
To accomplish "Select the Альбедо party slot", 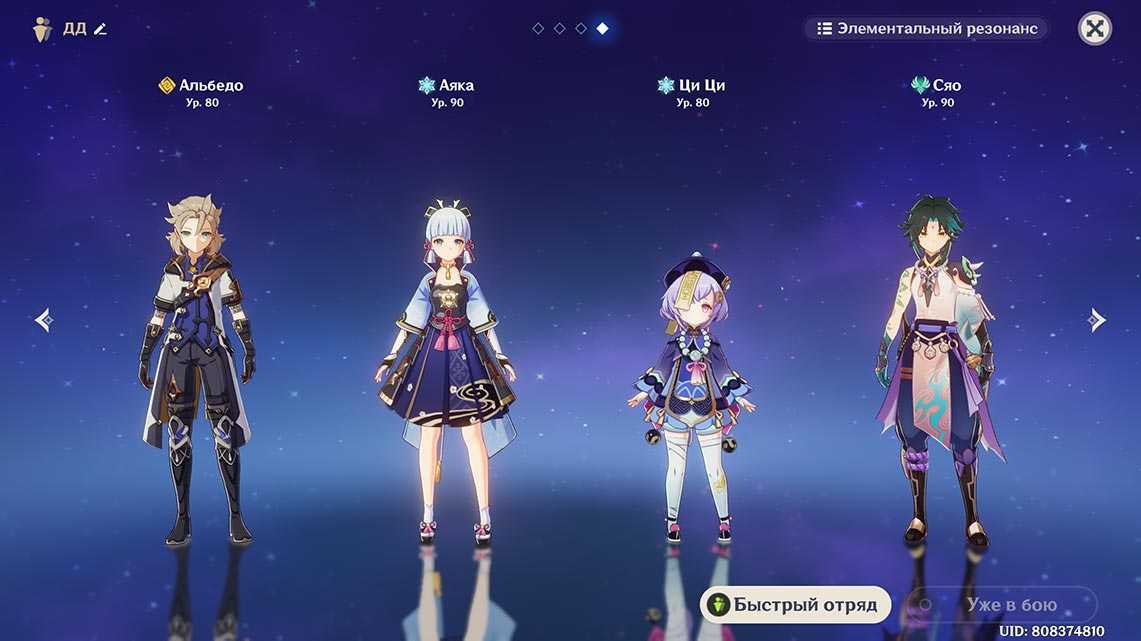I will tap(197, 370).
